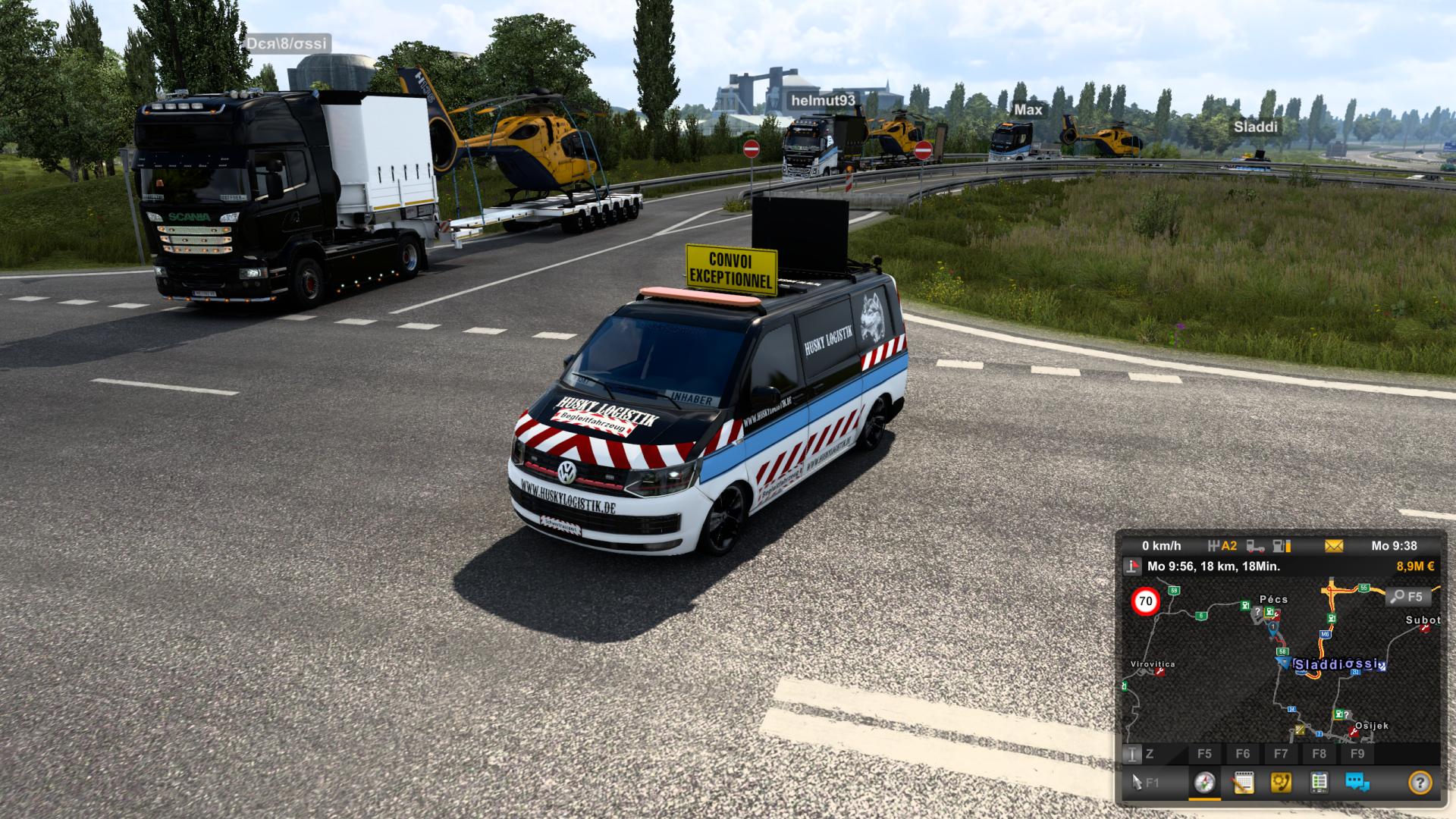Switch to the job notepad tab

[x=1243, y=782]
